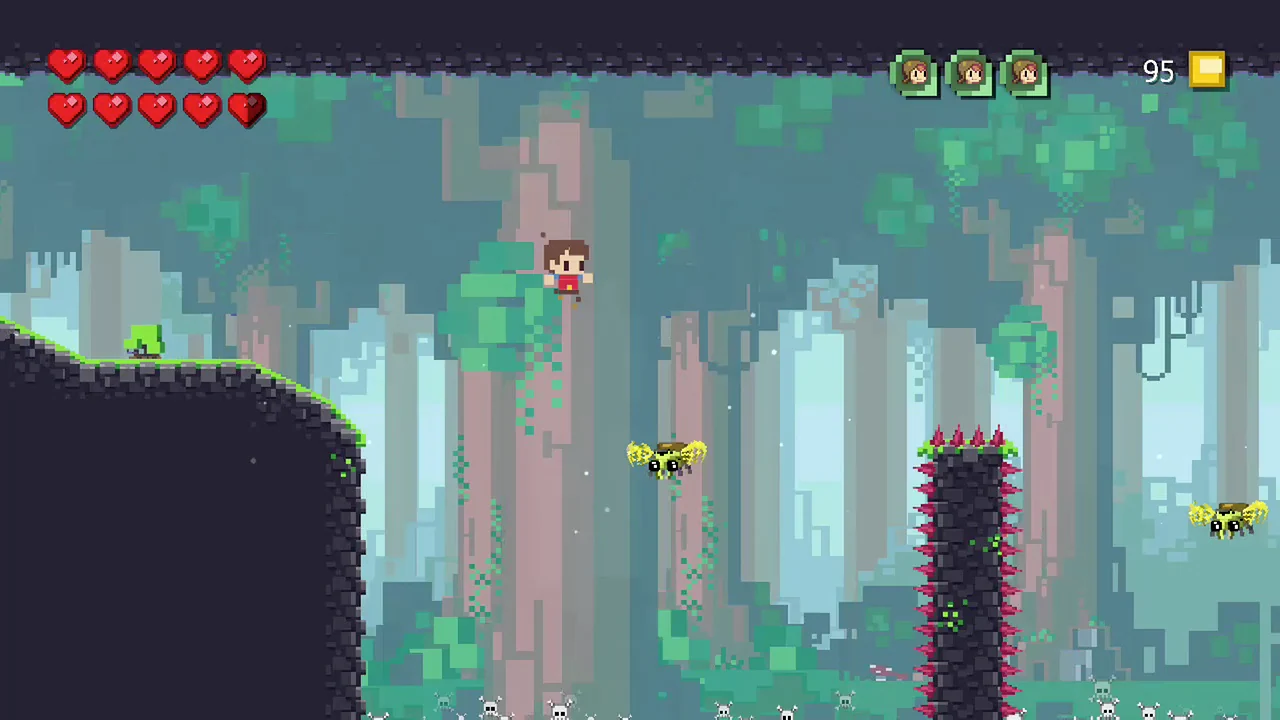Click the flying bee enemy in the center
The width and height of the screenshot is (1280, 720).
pyautogui.click(x=665, y=460)
